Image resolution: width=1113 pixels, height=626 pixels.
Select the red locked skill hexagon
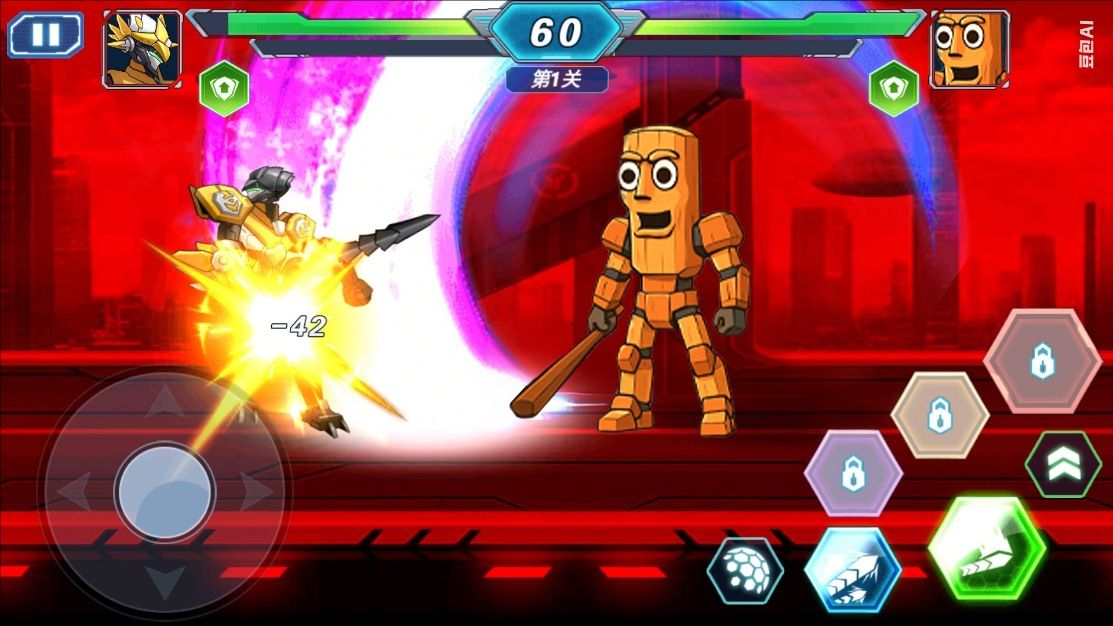1042,360
